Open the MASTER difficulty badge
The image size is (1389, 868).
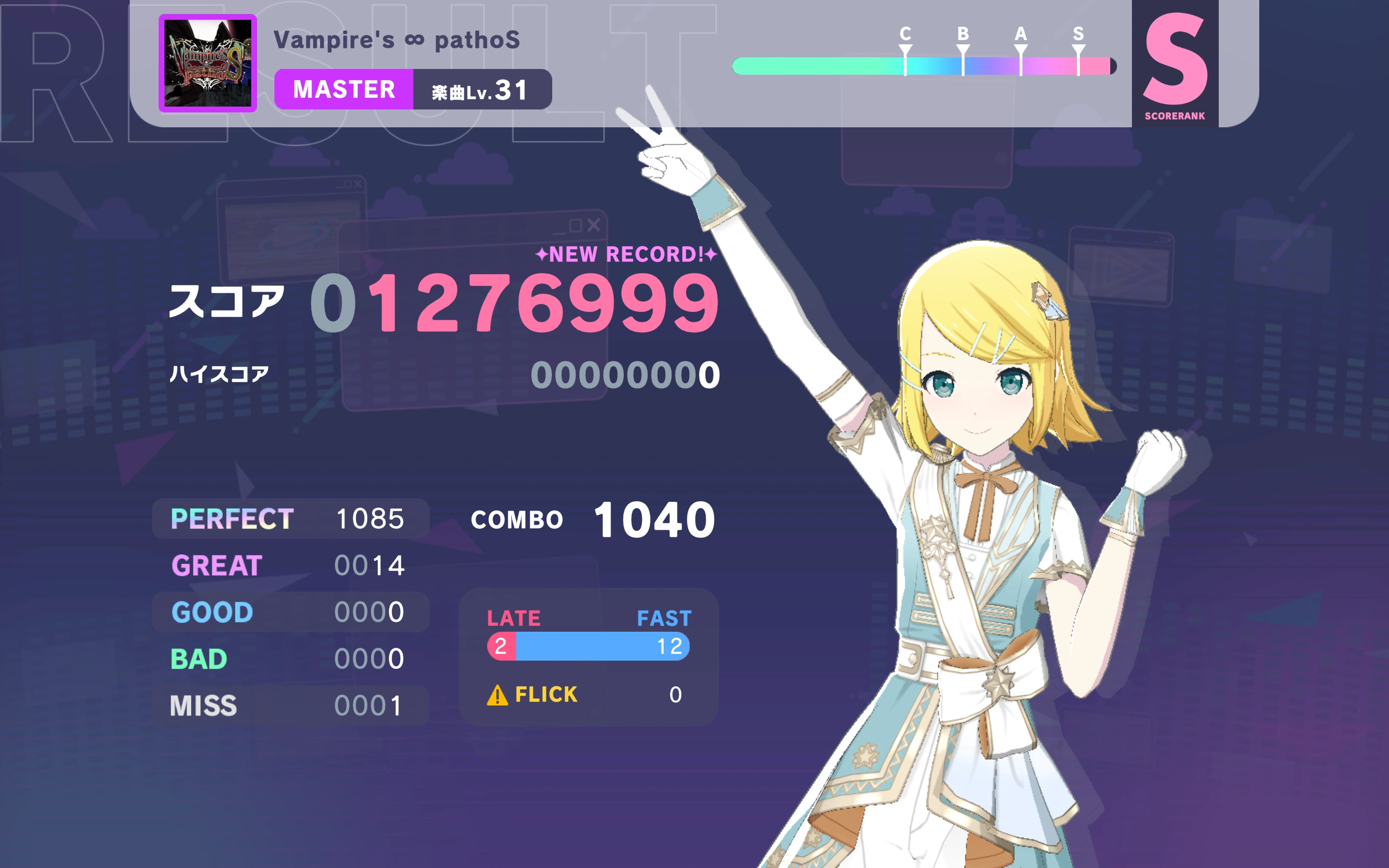point(343,89)
